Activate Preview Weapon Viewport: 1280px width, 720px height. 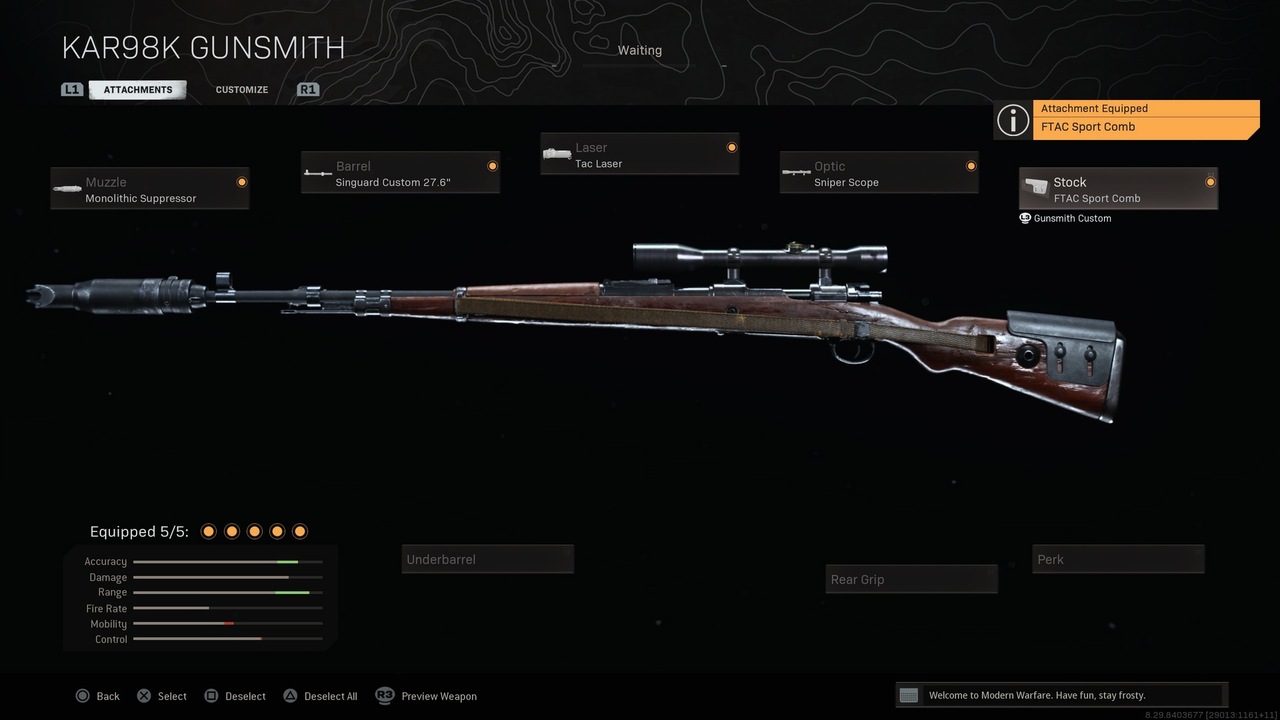pos(427,696)
